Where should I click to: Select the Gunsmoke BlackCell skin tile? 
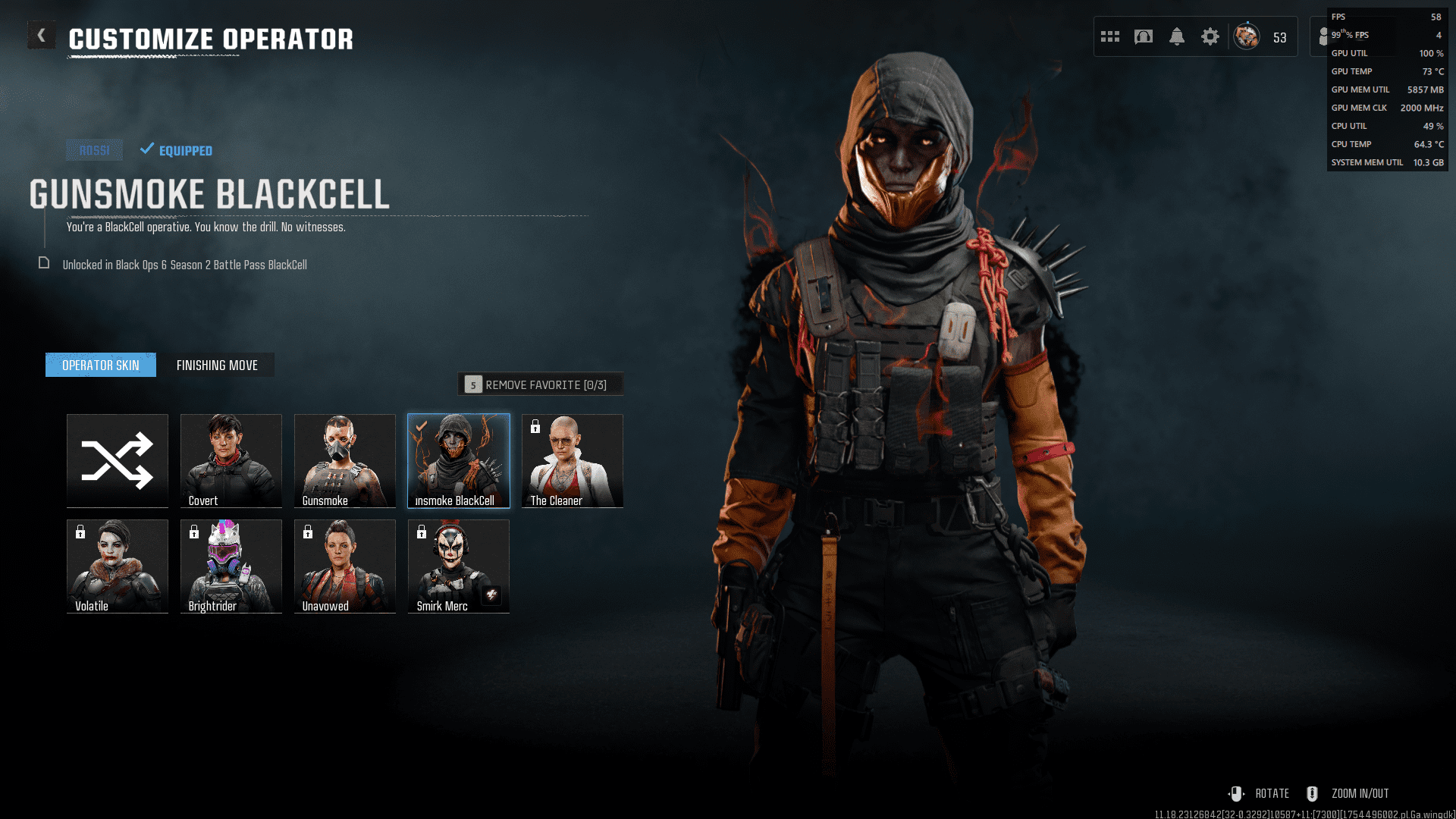click(x=459, y=460)
